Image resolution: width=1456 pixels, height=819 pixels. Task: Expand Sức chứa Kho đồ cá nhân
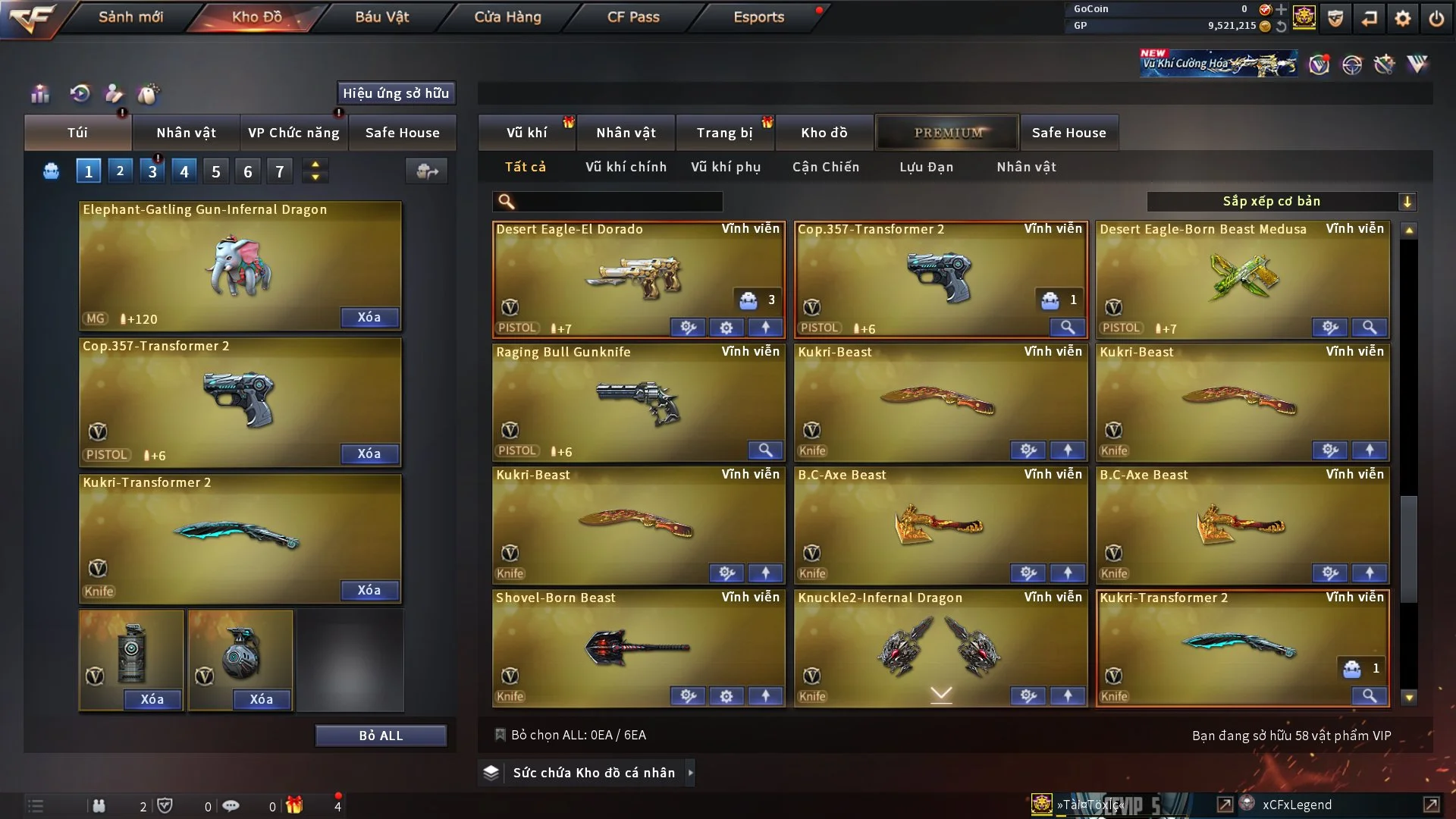coord(690,773)
